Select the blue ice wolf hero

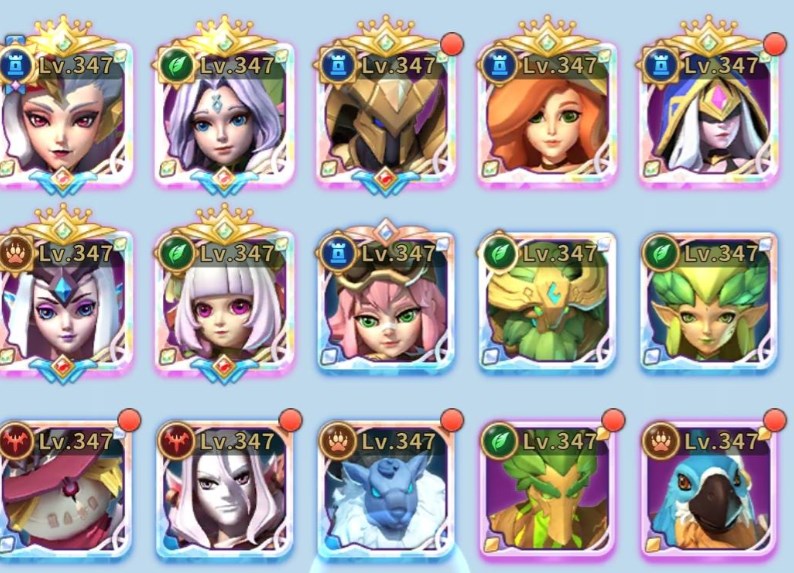387,495
